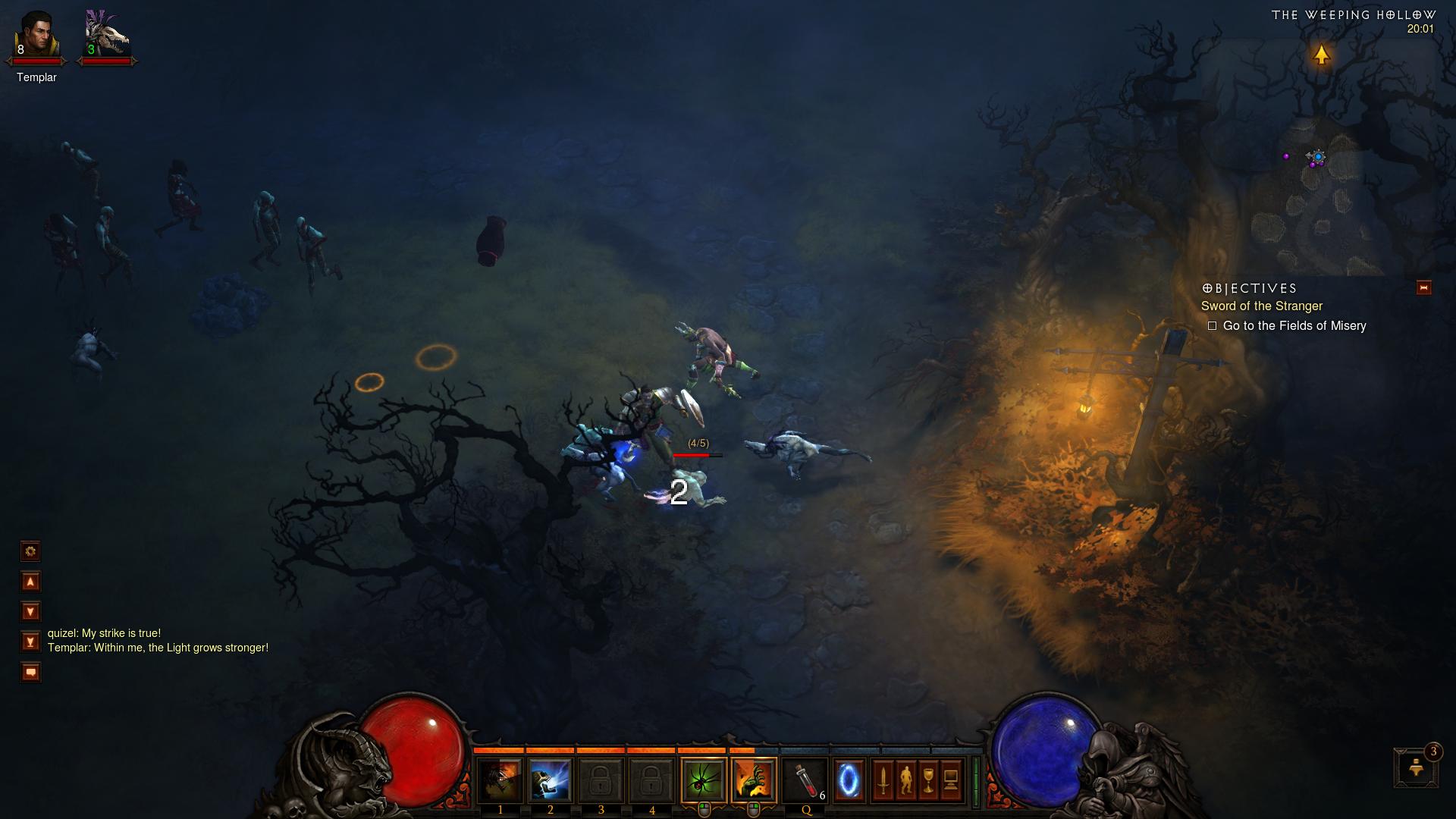Open the sword menu button
This screenshot has width=1456, height=819.
coord(883,780)
